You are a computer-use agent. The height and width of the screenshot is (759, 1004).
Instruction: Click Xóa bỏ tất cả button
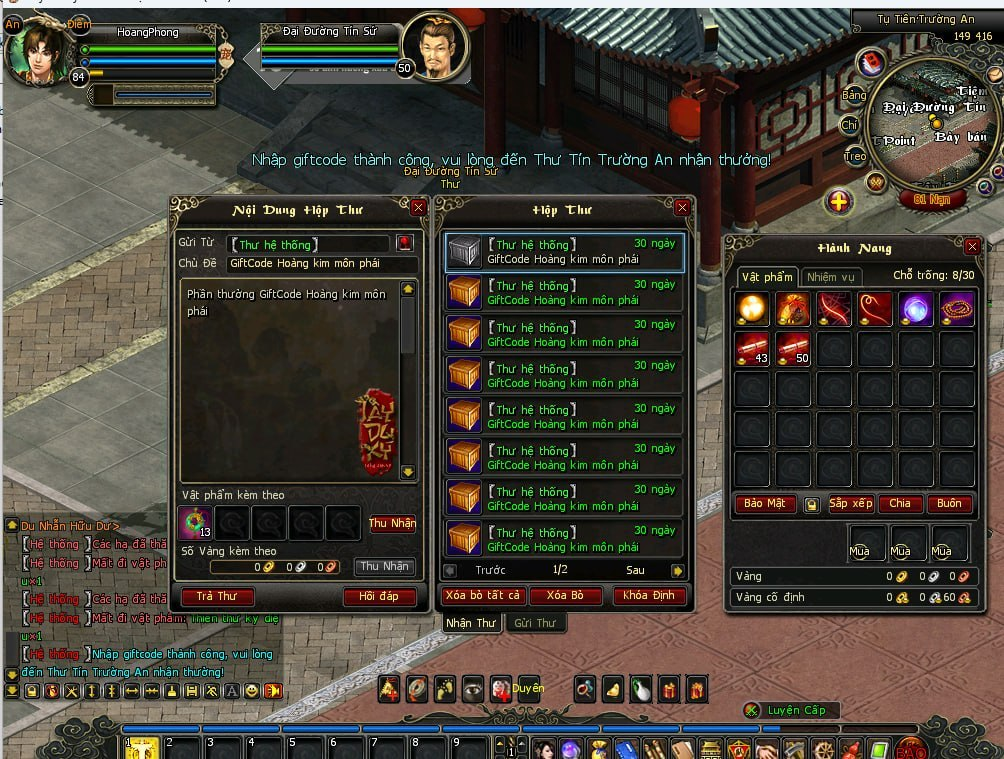pos(482,596)
